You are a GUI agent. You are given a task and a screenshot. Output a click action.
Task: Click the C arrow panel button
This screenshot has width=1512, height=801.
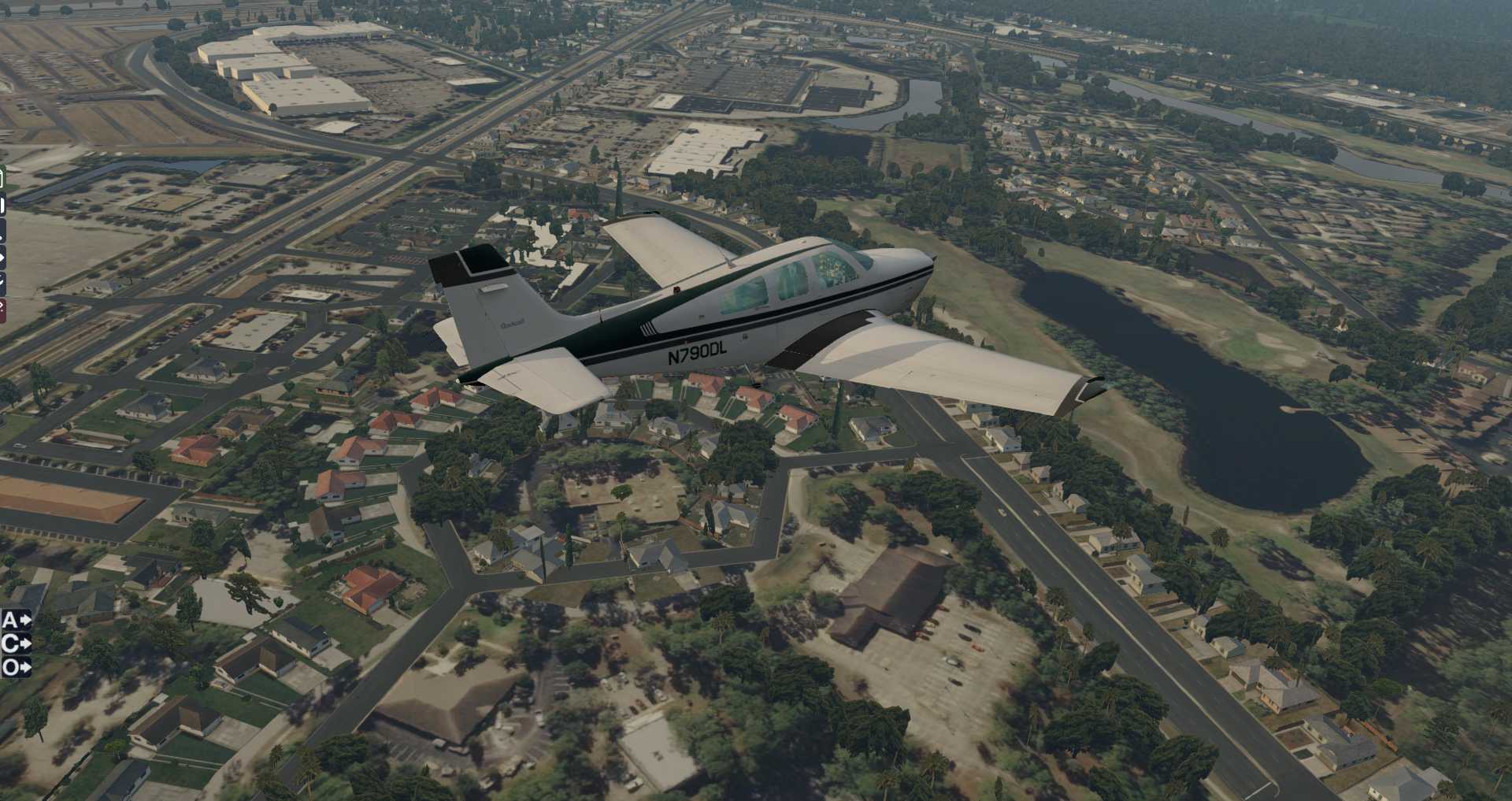click(16, 644)
